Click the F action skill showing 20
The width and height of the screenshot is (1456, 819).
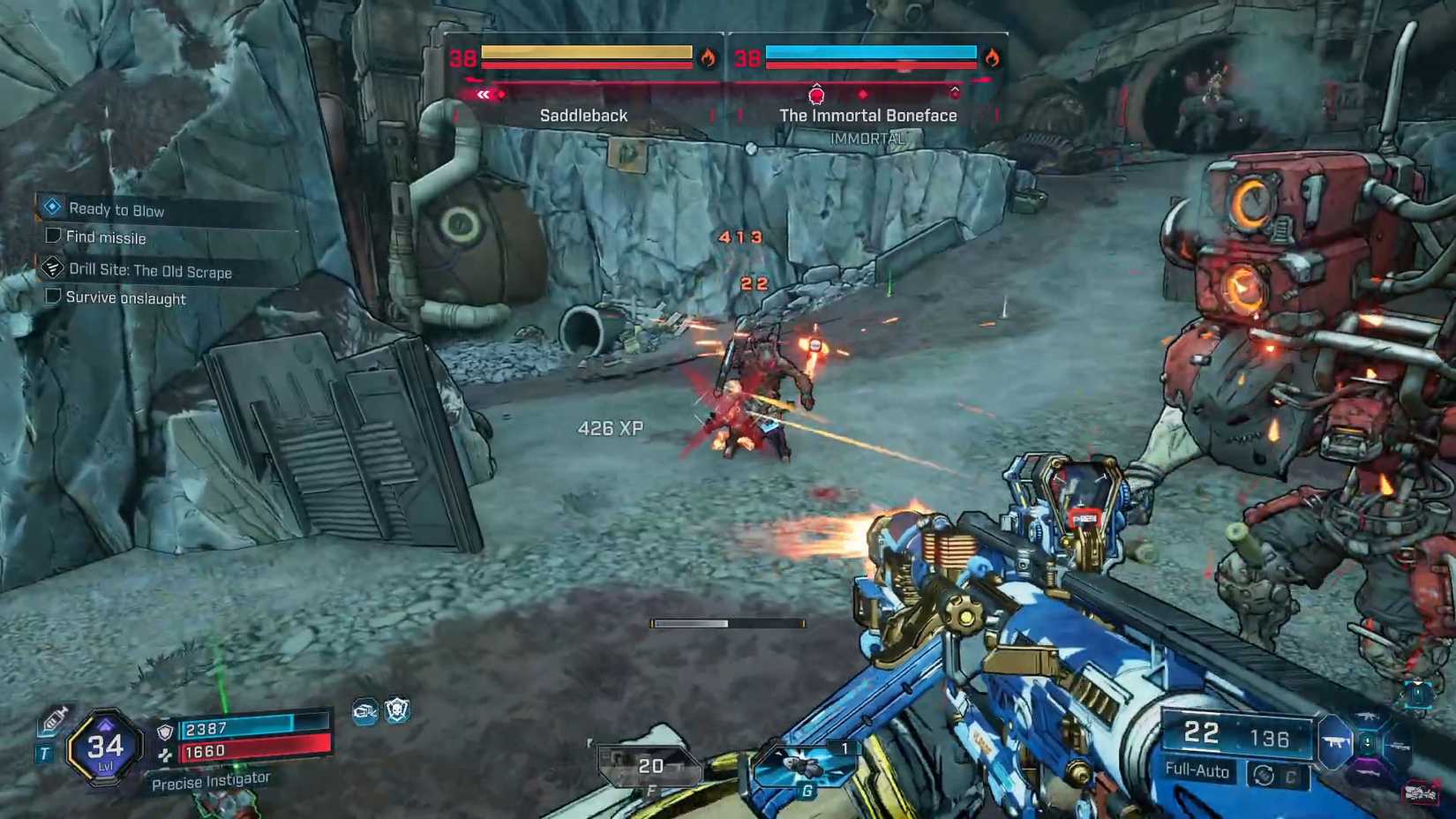pos(649,763)
